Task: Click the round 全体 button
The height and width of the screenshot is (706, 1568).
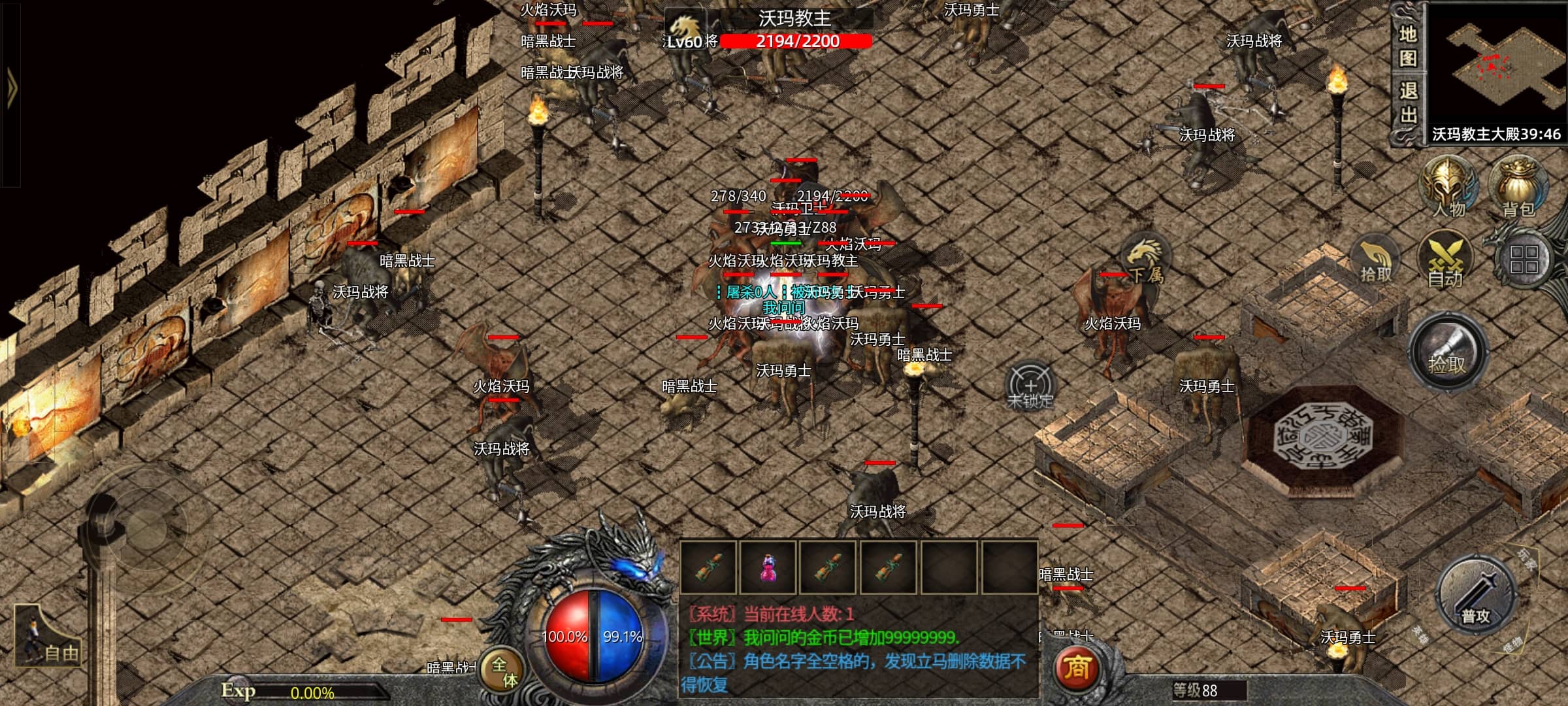Action: 504,671
